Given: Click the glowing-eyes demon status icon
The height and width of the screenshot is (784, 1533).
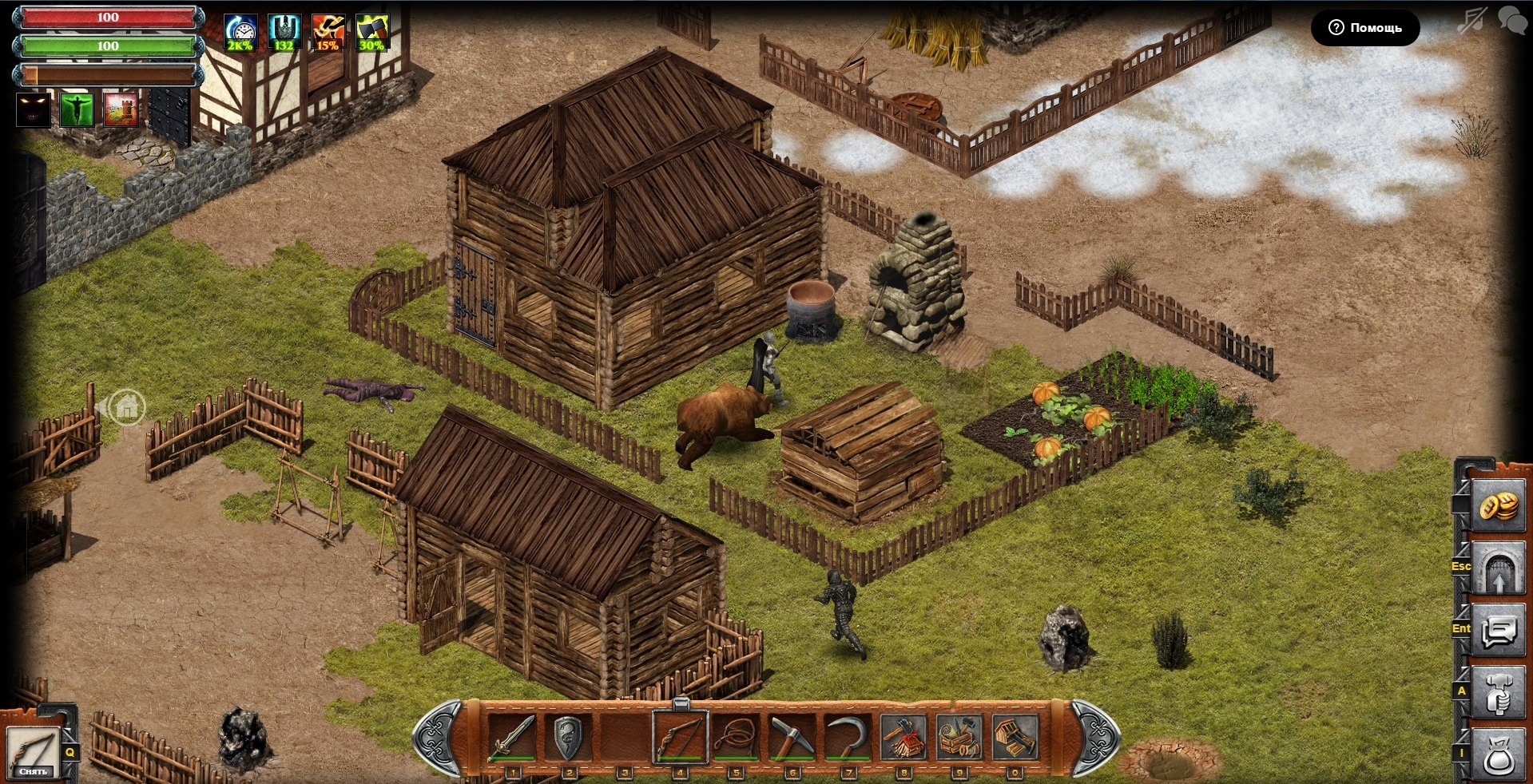Looking at the screenshot, I should 34,109.
